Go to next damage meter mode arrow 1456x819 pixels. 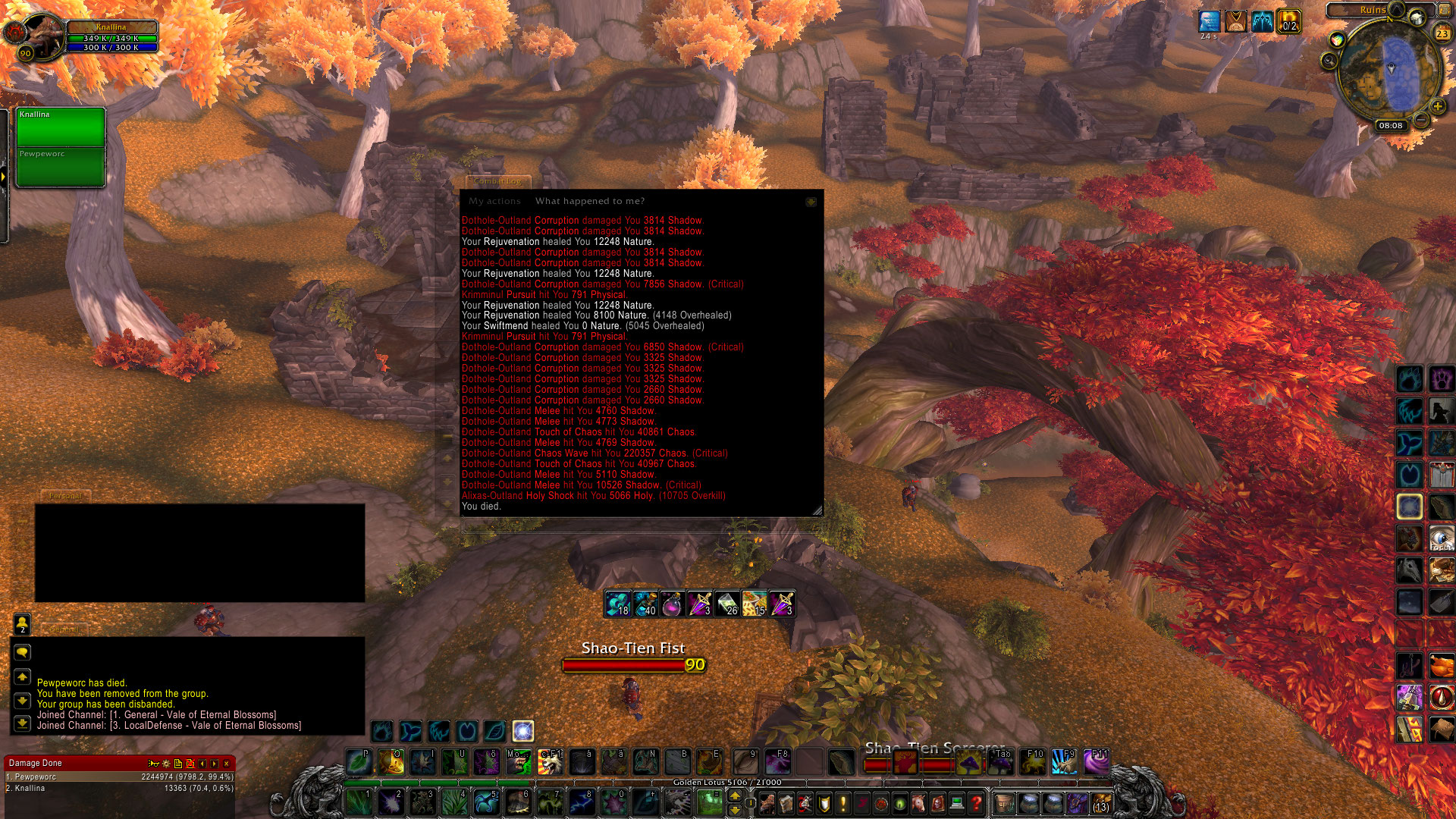pyautogui.click(x=215, y=764)
